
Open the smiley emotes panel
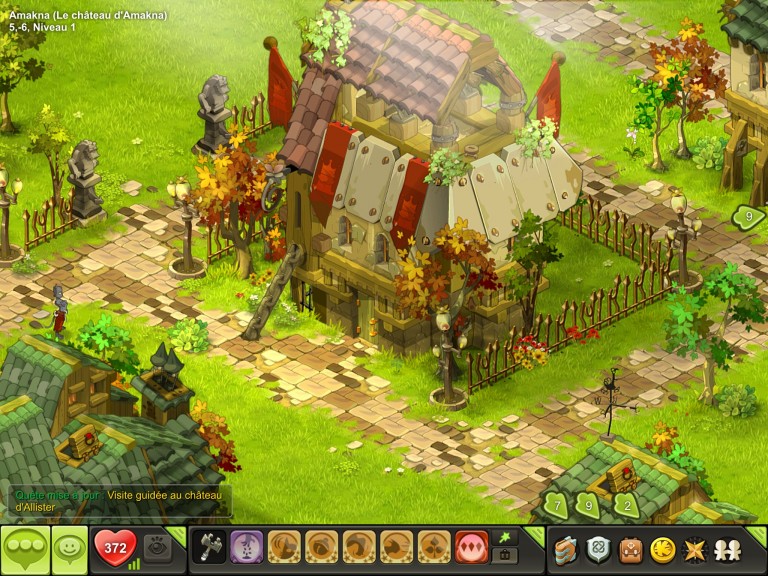[70, 548]
